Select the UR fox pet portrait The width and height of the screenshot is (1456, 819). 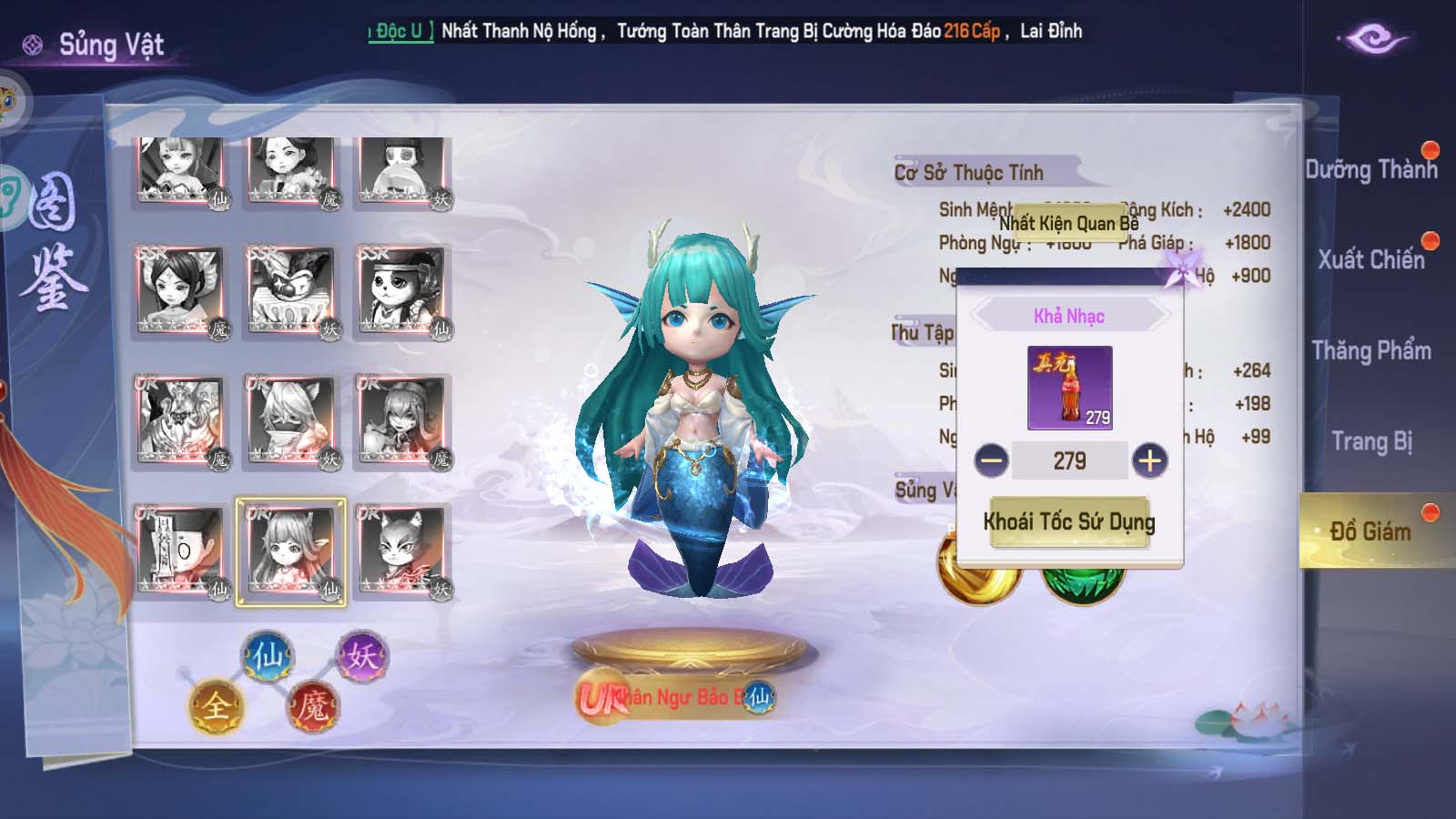[x=401, y=551]
